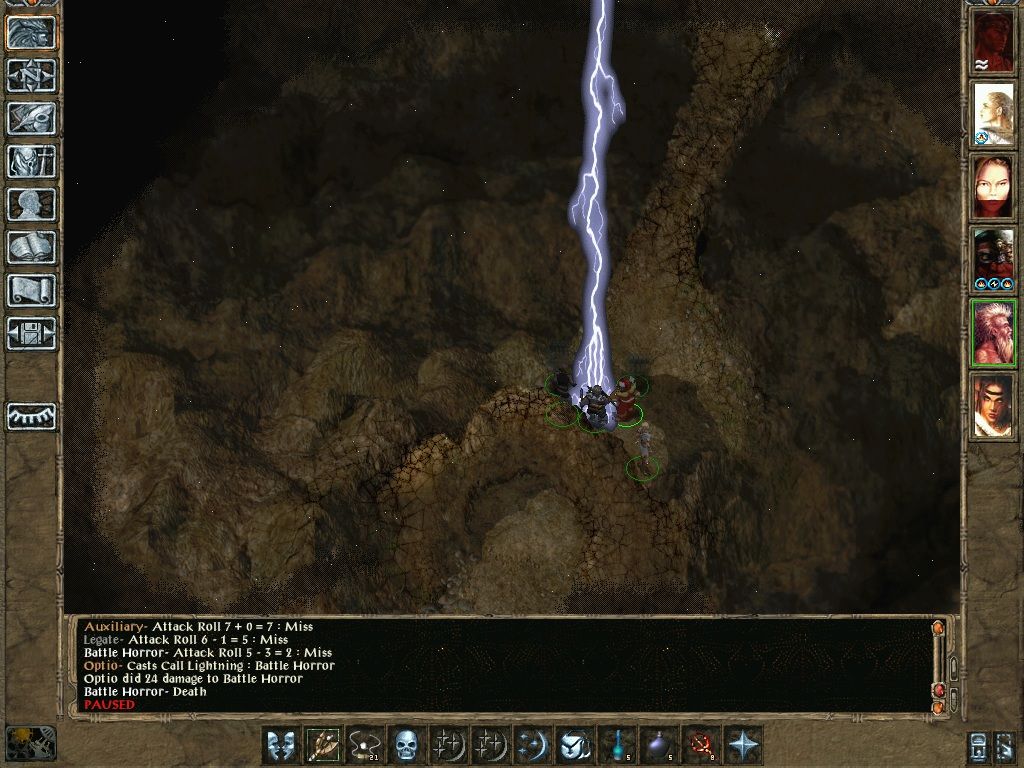Select the red-bearded dwarf party portrait
1024x768 pixels.
point(993,260)
